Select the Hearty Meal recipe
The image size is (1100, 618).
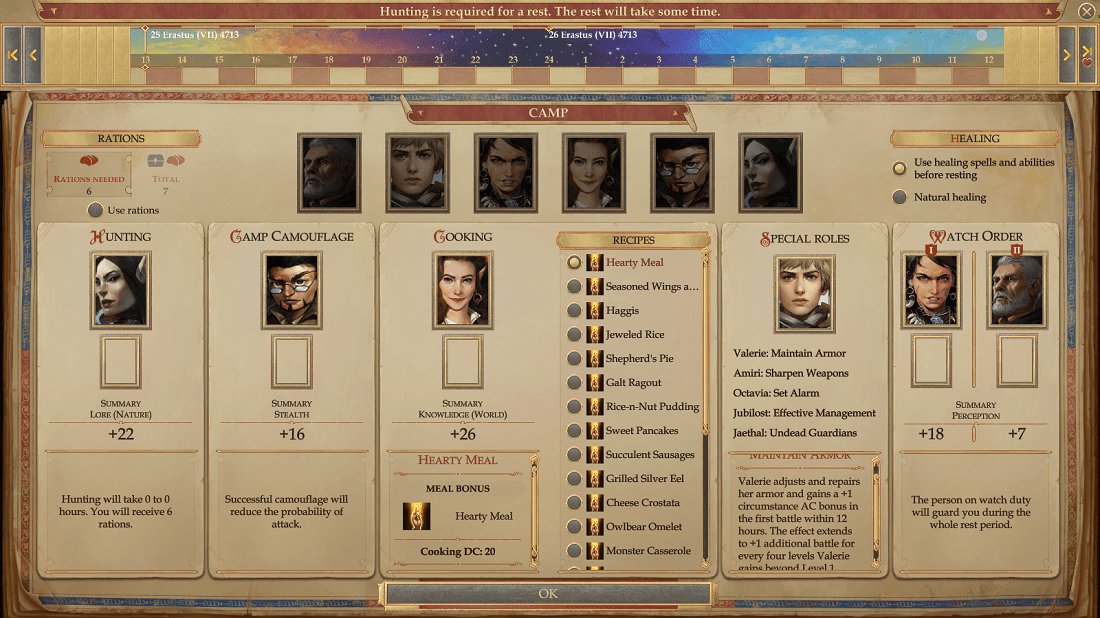tap(574, 262)
